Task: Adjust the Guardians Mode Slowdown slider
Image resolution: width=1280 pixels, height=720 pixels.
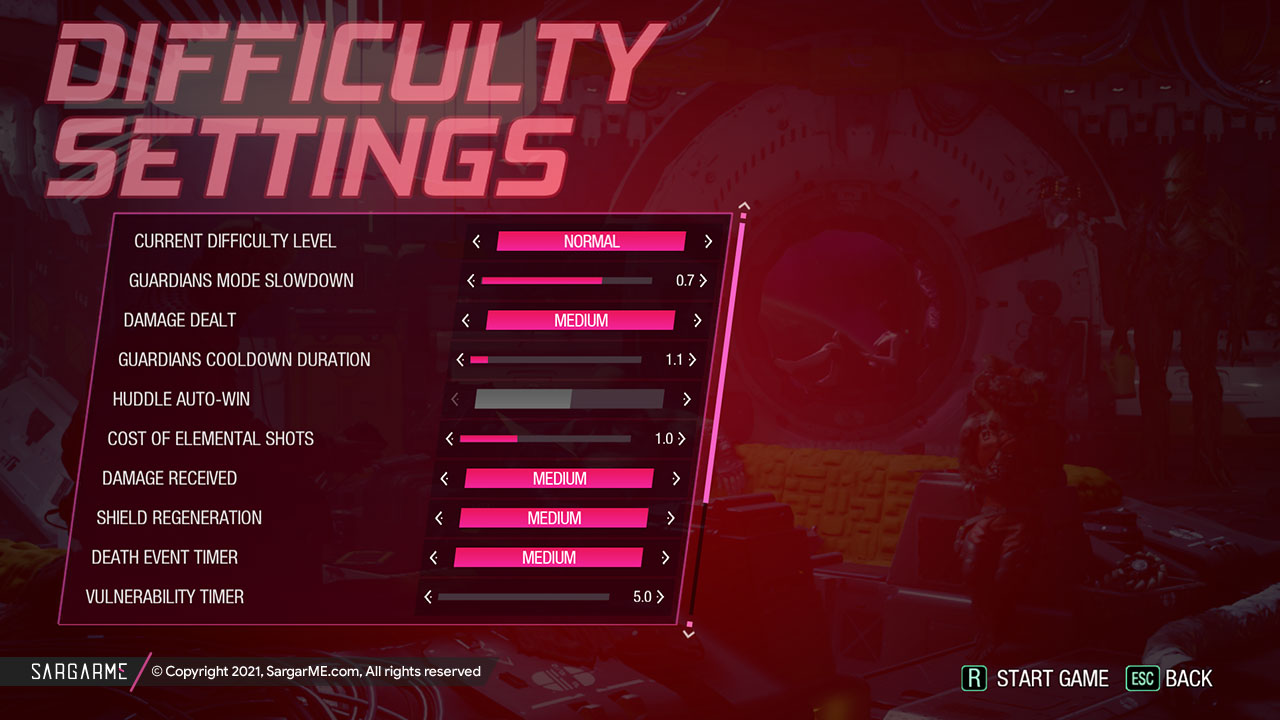Action: (566, 281)
